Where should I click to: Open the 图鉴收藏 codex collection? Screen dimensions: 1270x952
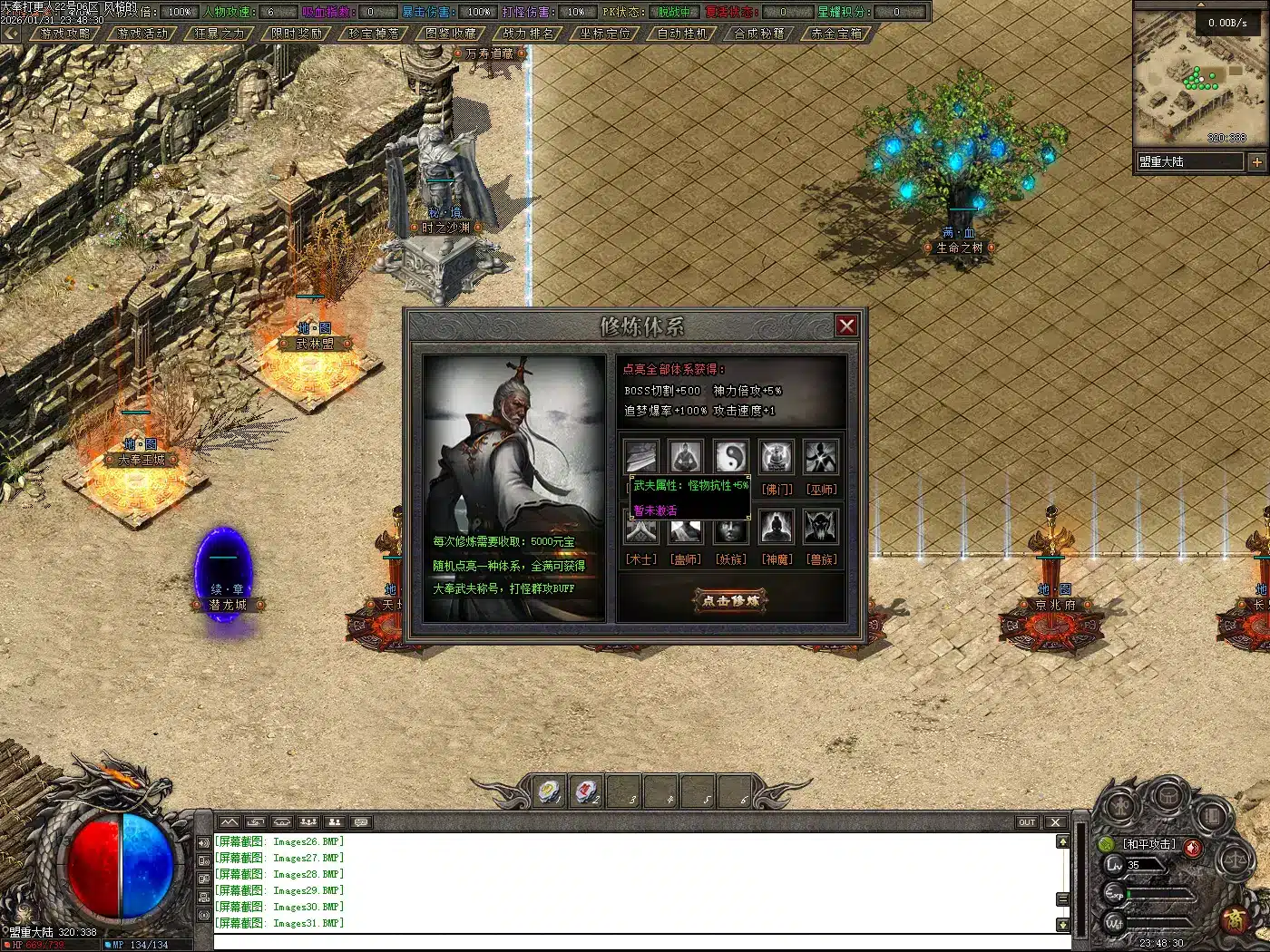click(451, 34)
